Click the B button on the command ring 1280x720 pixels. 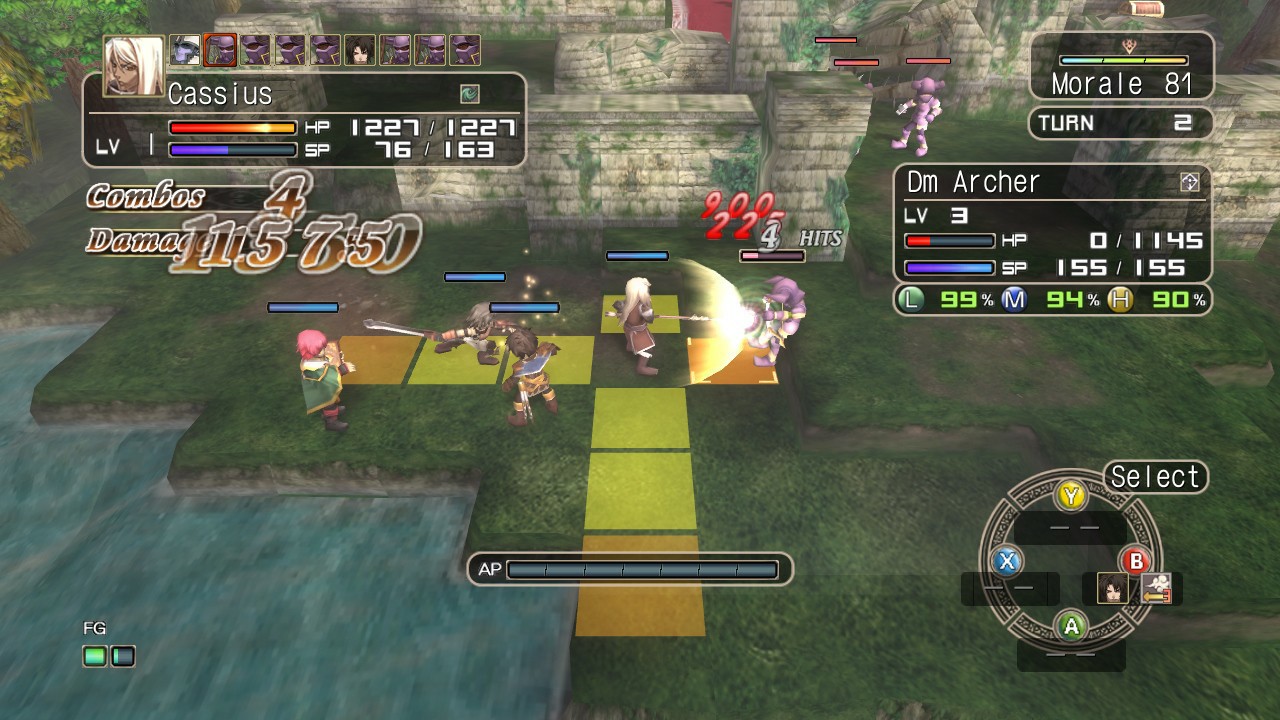[x=1137, y=560]
